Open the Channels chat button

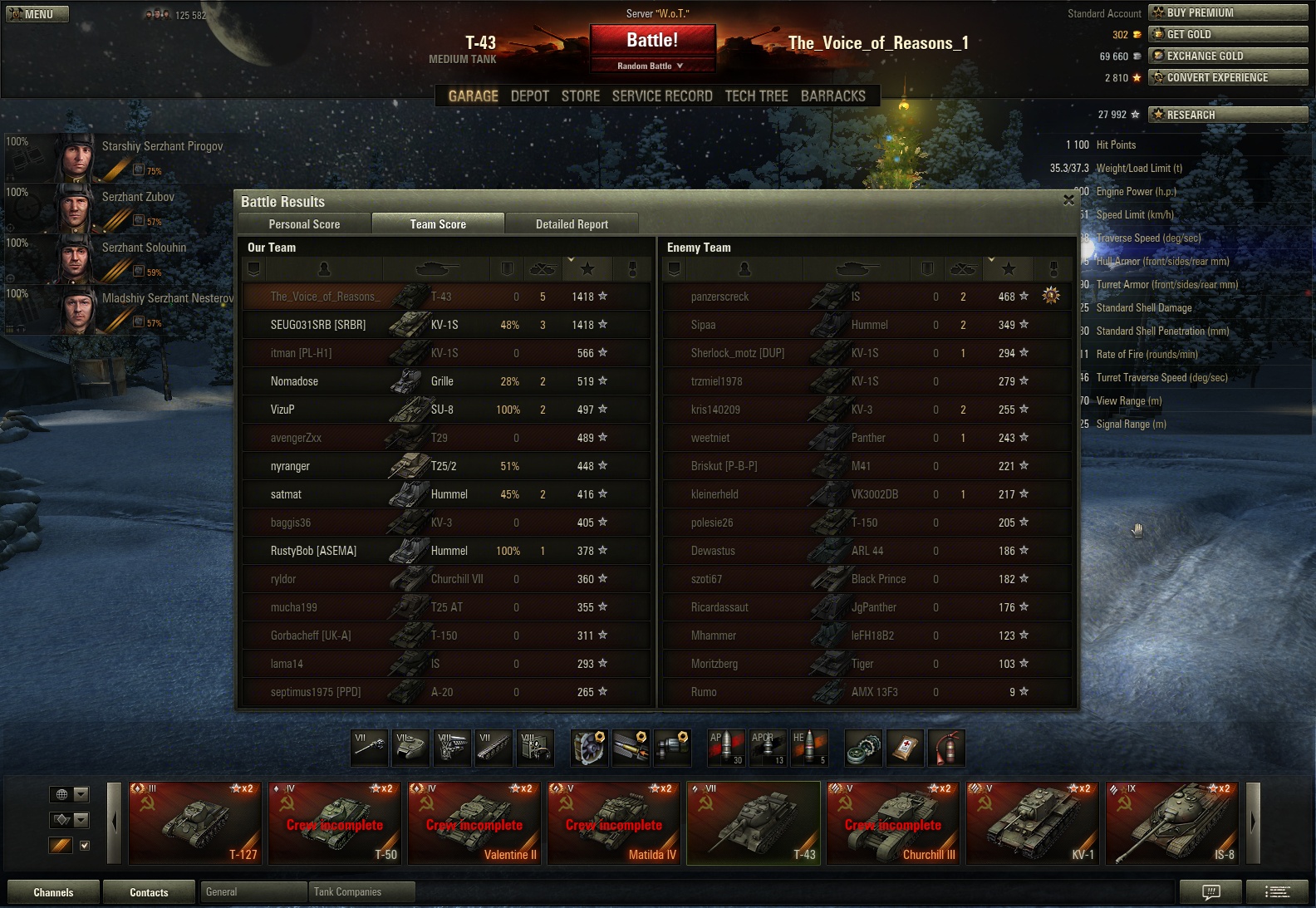point(53,892)
